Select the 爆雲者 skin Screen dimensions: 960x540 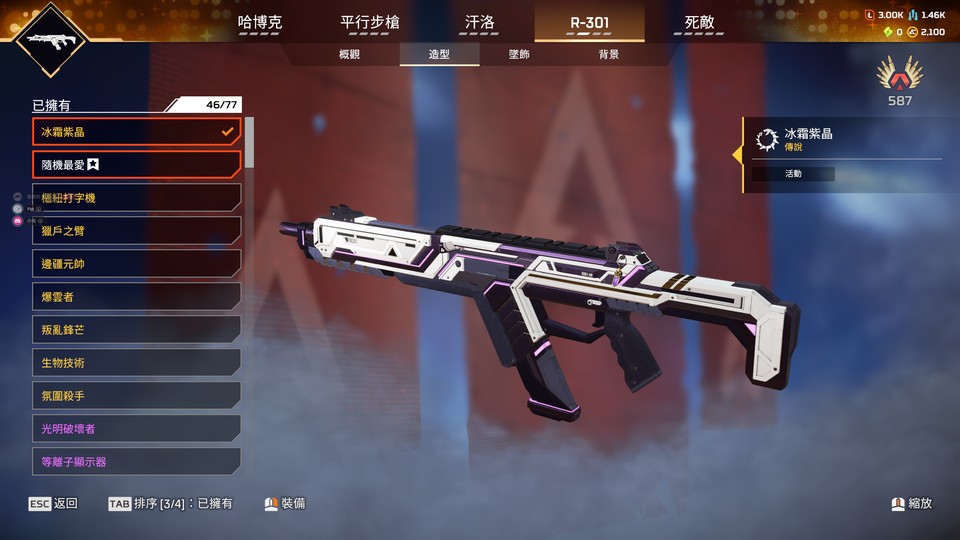click(x=136, y=297)
